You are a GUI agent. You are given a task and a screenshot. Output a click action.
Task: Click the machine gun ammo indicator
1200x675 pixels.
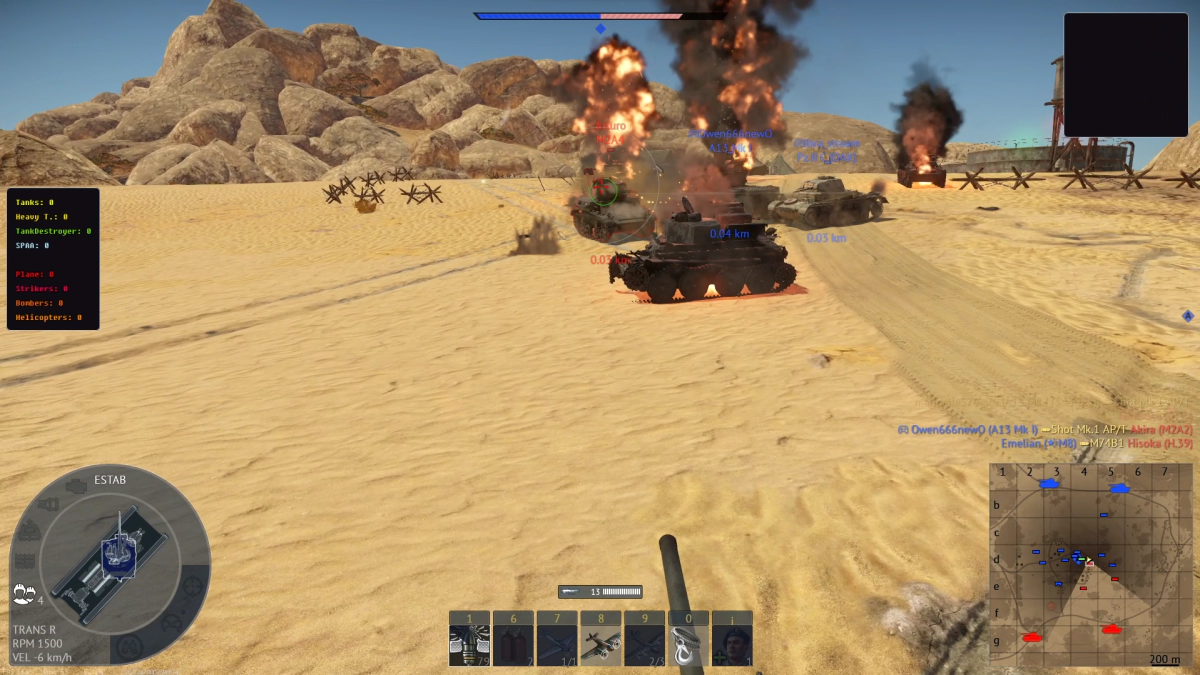tap(600, 592)
